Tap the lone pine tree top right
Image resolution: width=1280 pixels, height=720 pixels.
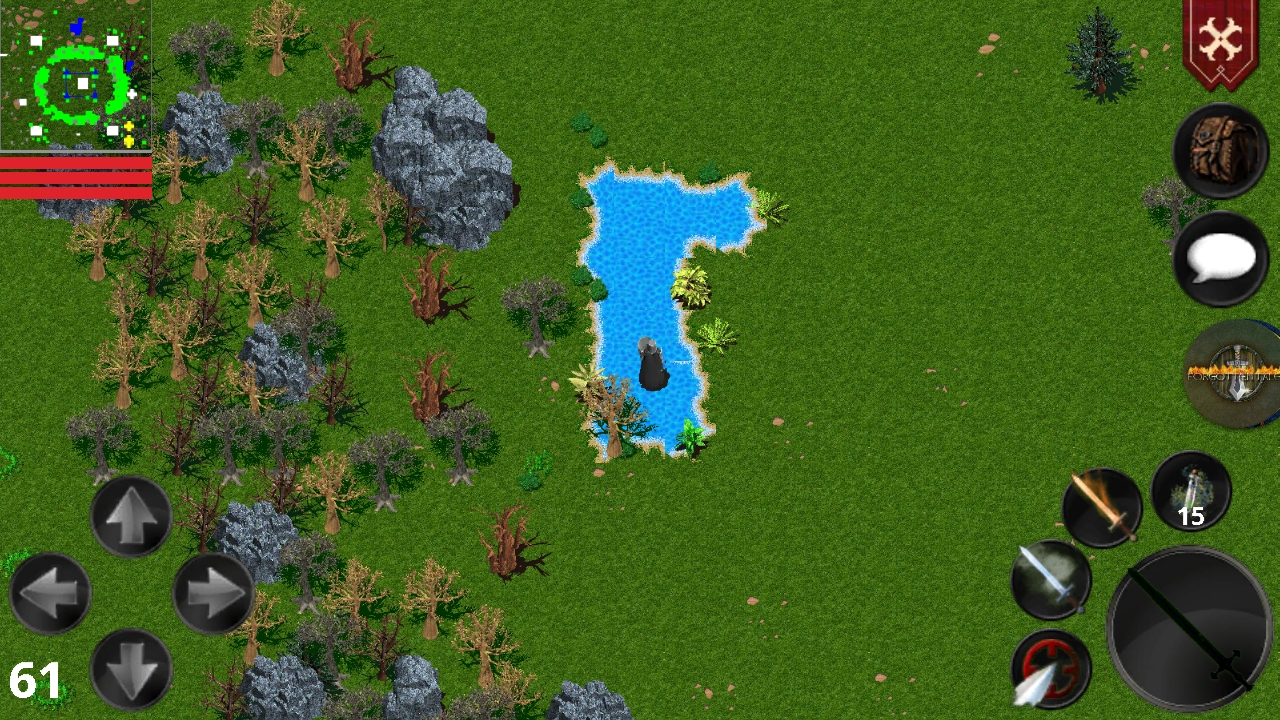1098,50
